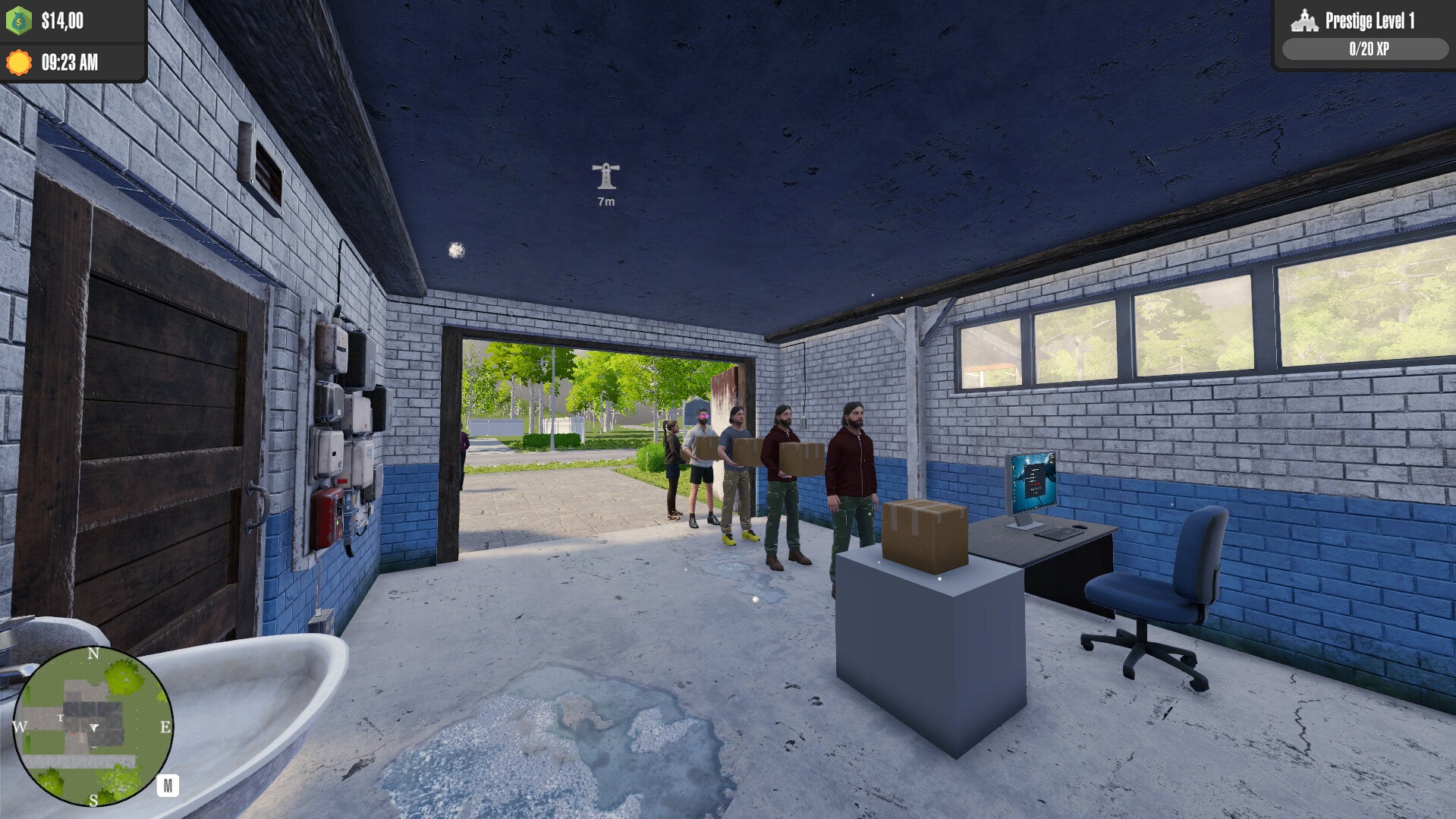The width and height of the screenshot is (1456, 819).
Task: Click the red objective dot on the minimap
Action: coord(72,734)
